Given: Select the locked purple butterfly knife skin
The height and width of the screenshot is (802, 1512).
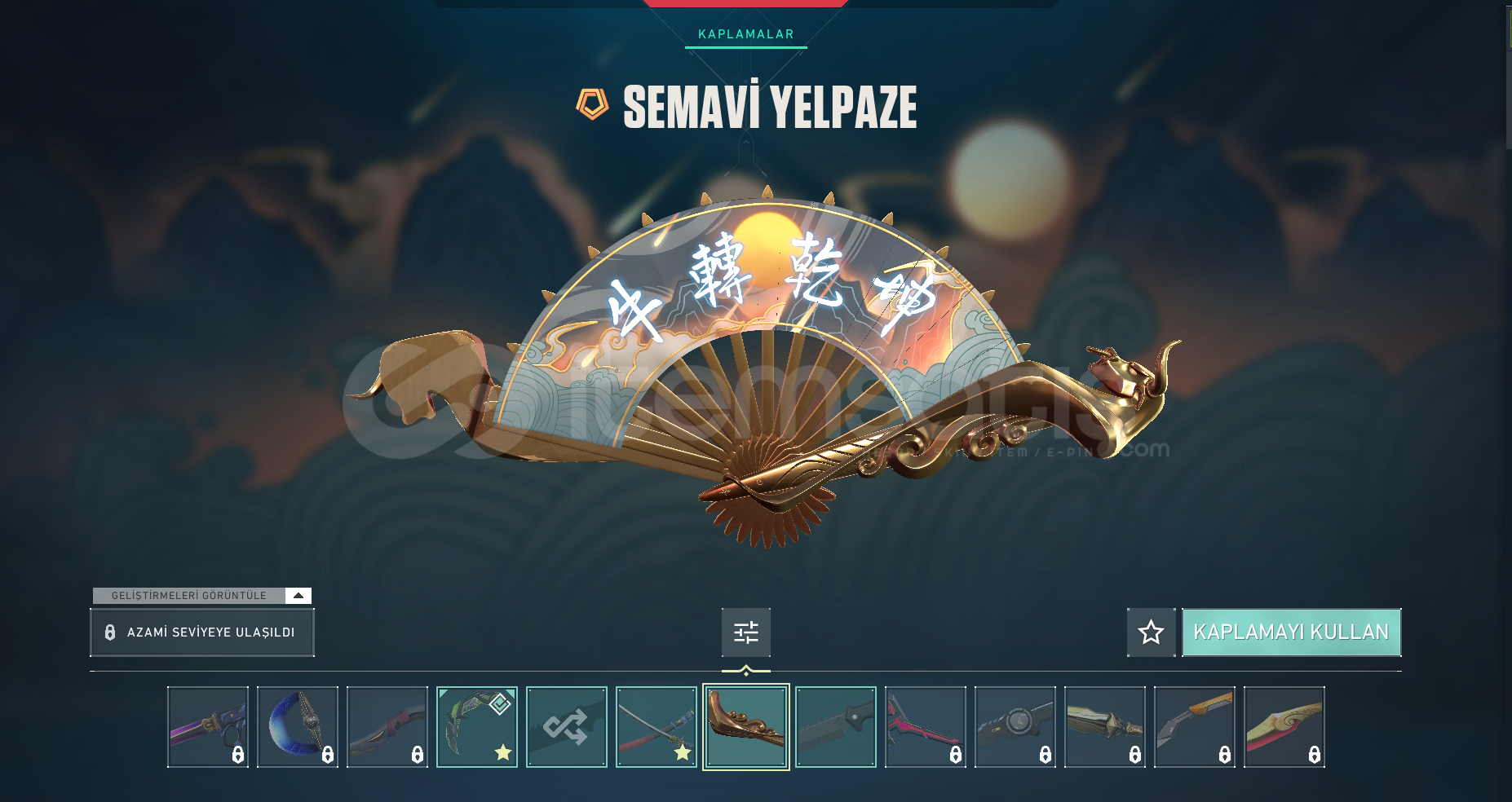Looking at the screenshot, I should tap(208, 727).
